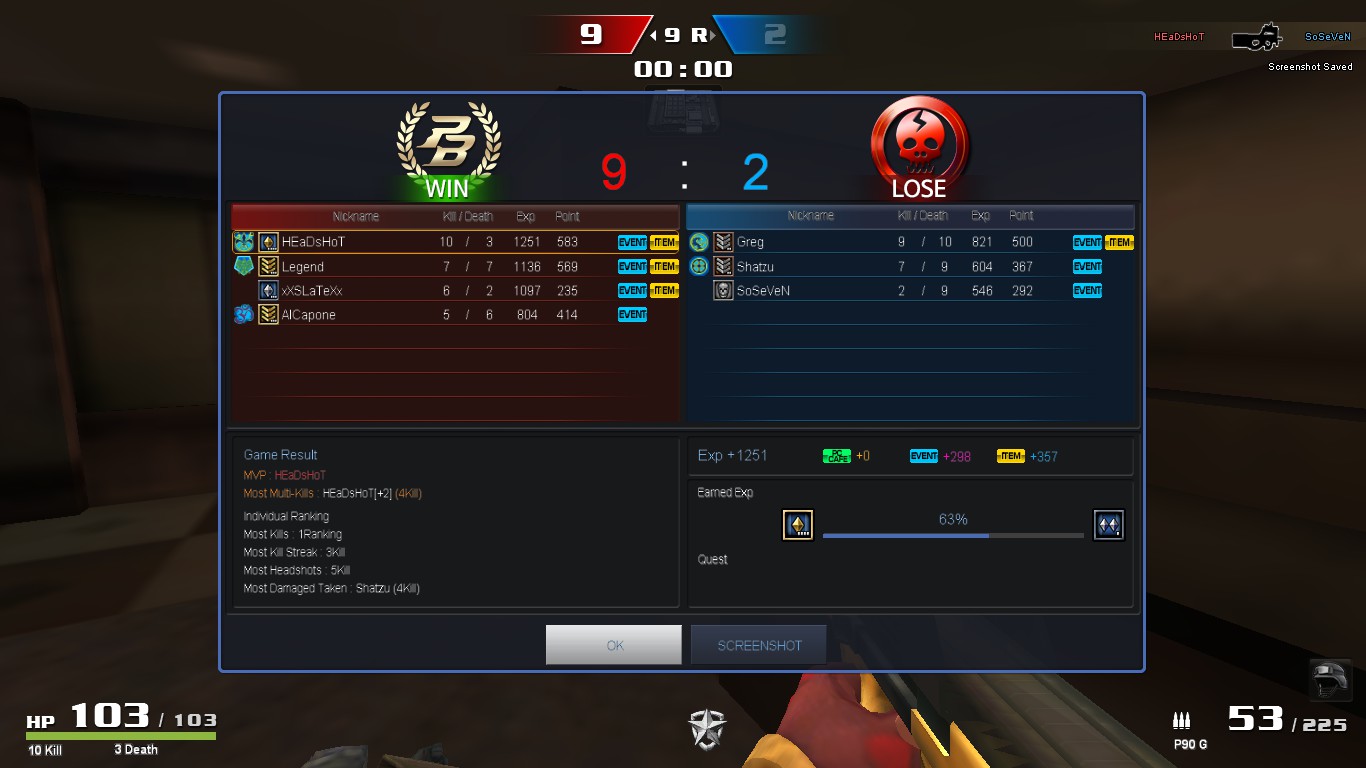Click the 63% experience progress bar
The height and width of the screenshot is (768, 1366).
[950, 535]
